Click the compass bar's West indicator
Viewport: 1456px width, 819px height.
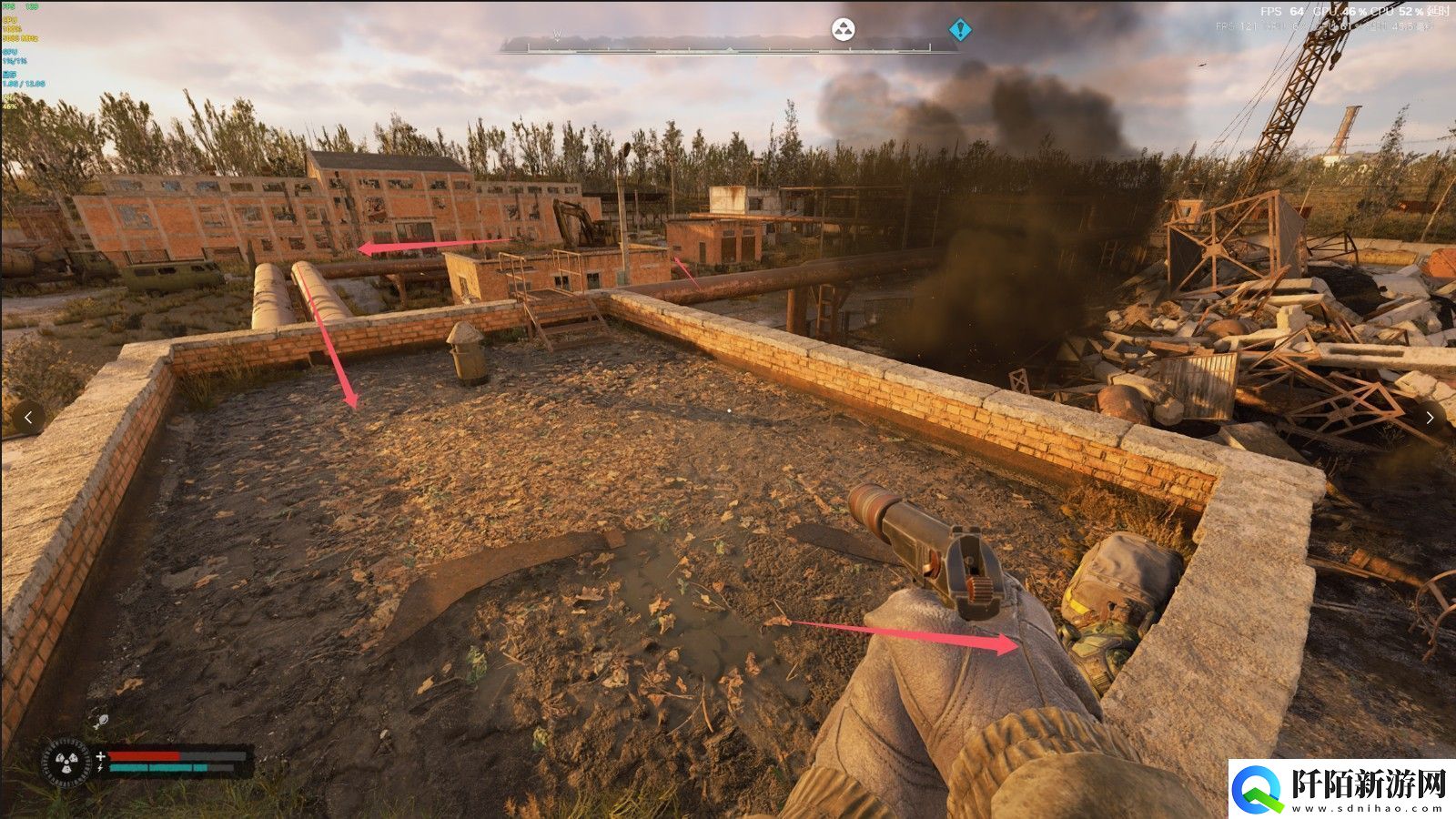click(x=557, y=36)
